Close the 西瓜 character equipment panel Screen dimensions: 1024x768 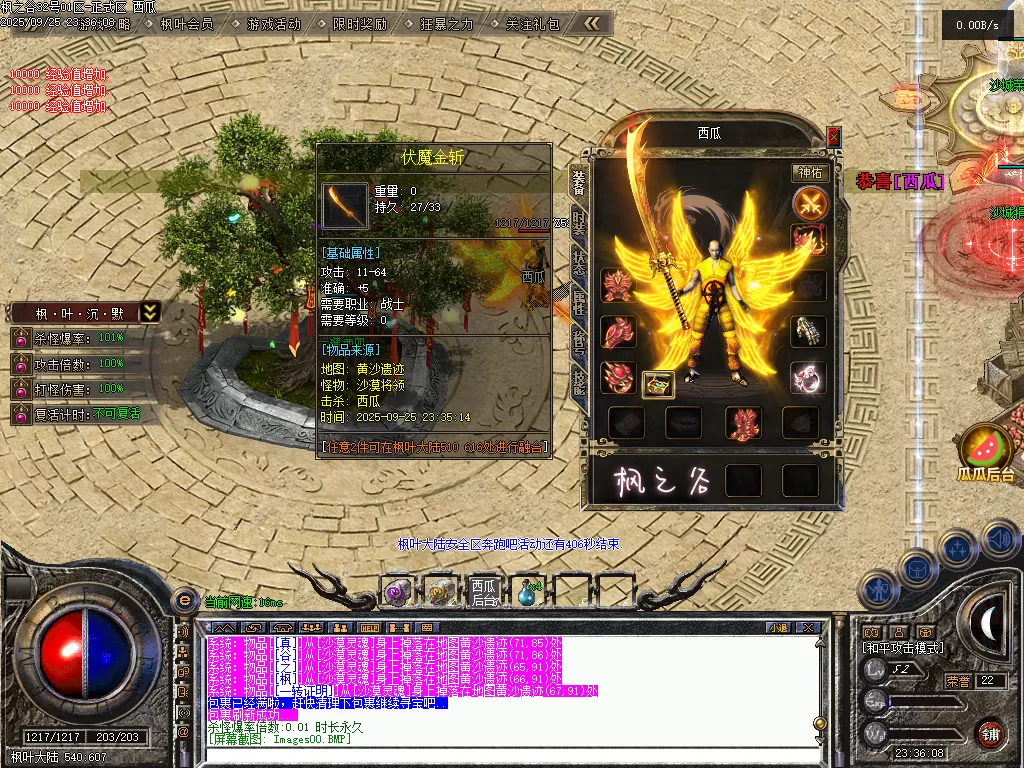point(834,136)
